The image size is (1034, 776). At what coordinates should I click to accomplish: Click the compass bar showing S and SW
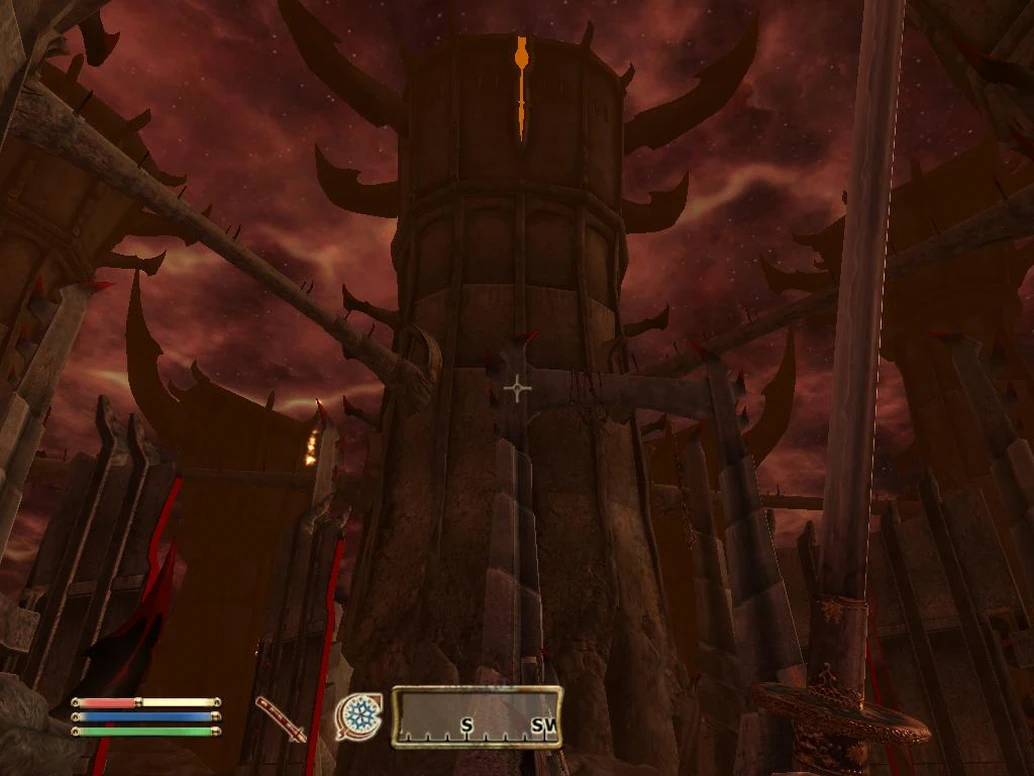click(476, 717)
